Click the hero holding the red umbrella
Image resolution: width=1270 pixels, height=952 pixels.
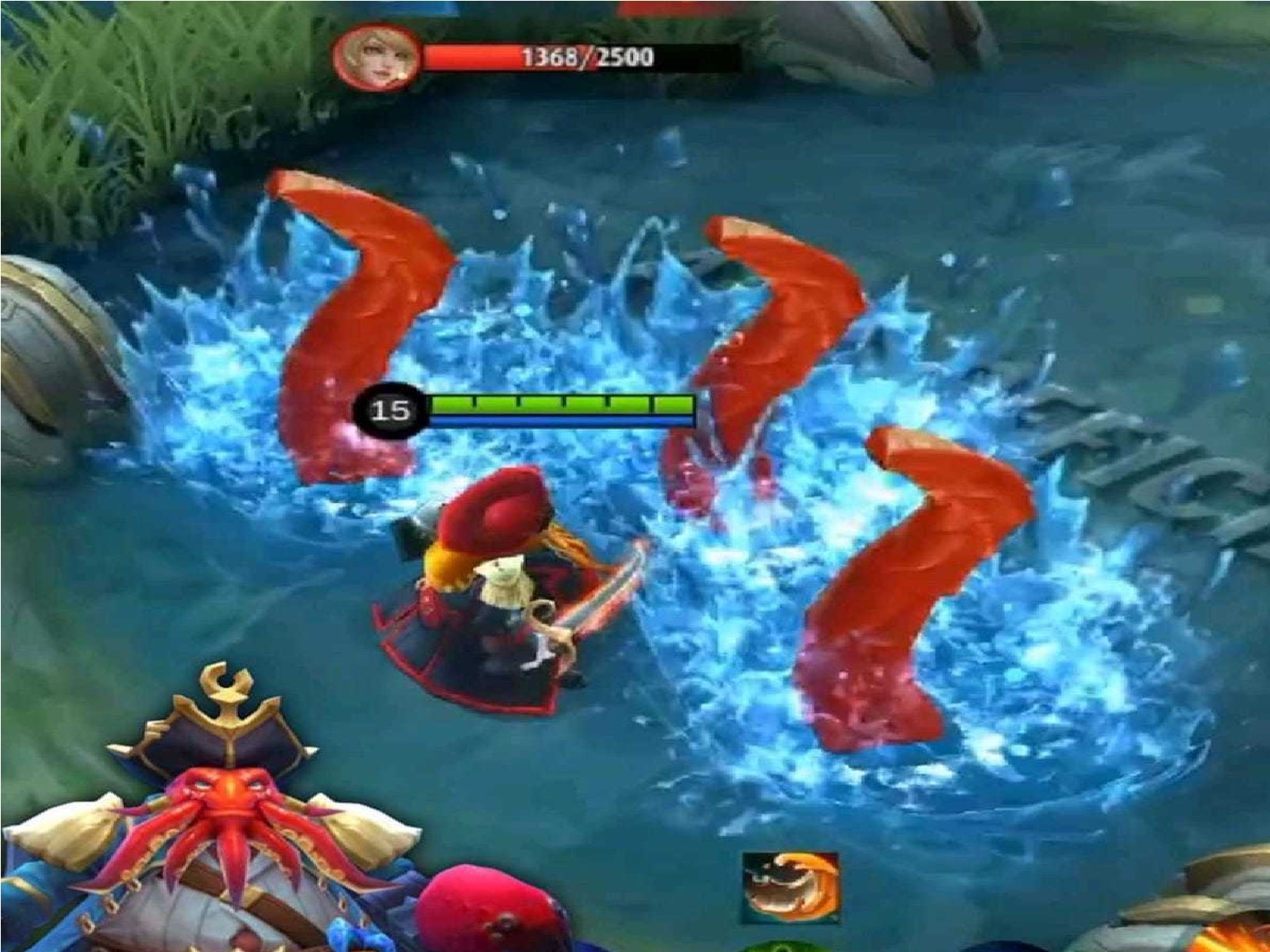[500, 587]
